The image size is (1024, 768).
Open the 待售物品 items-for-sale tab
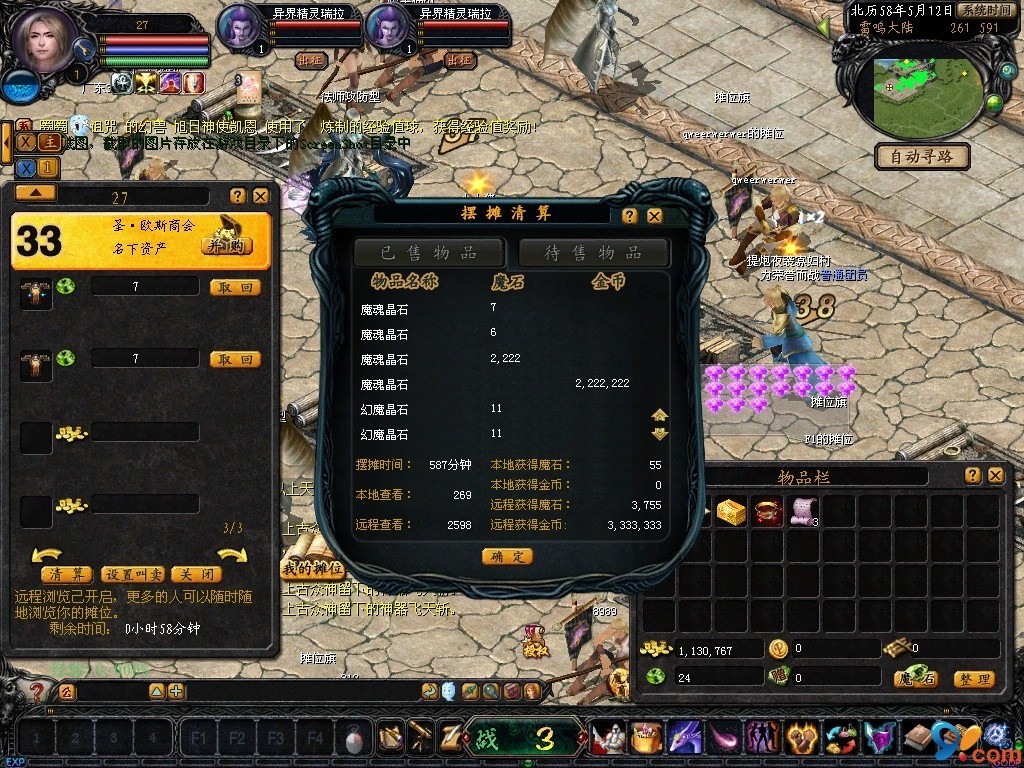click(593, 252)
